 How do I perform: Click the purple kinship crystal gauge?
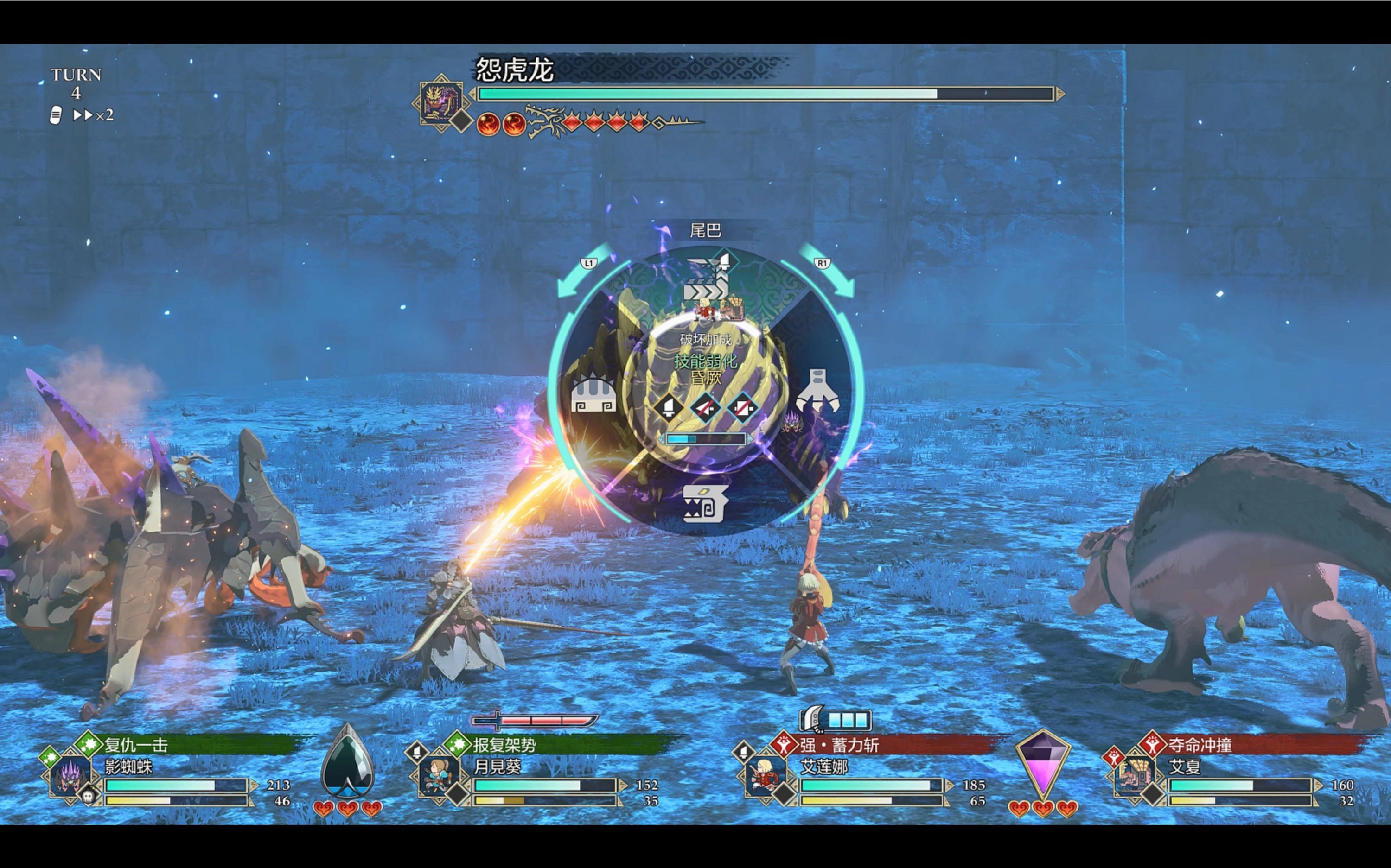coord(1042,764)
